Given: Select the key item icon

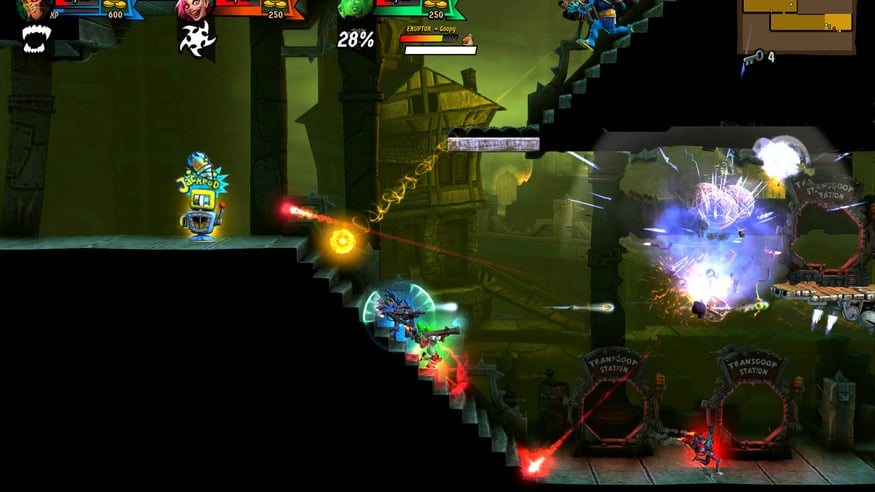Looking at the screenshot, I should [752, 57].
